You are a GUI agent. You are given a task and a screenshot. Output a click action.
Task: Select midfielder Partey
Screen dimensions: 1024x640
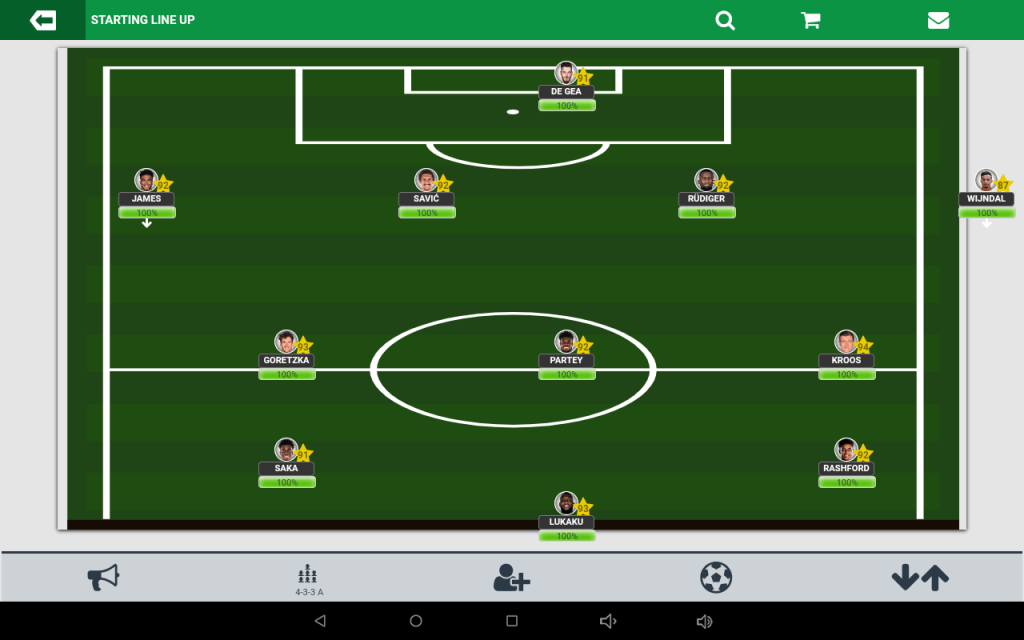tap(567, 355)
